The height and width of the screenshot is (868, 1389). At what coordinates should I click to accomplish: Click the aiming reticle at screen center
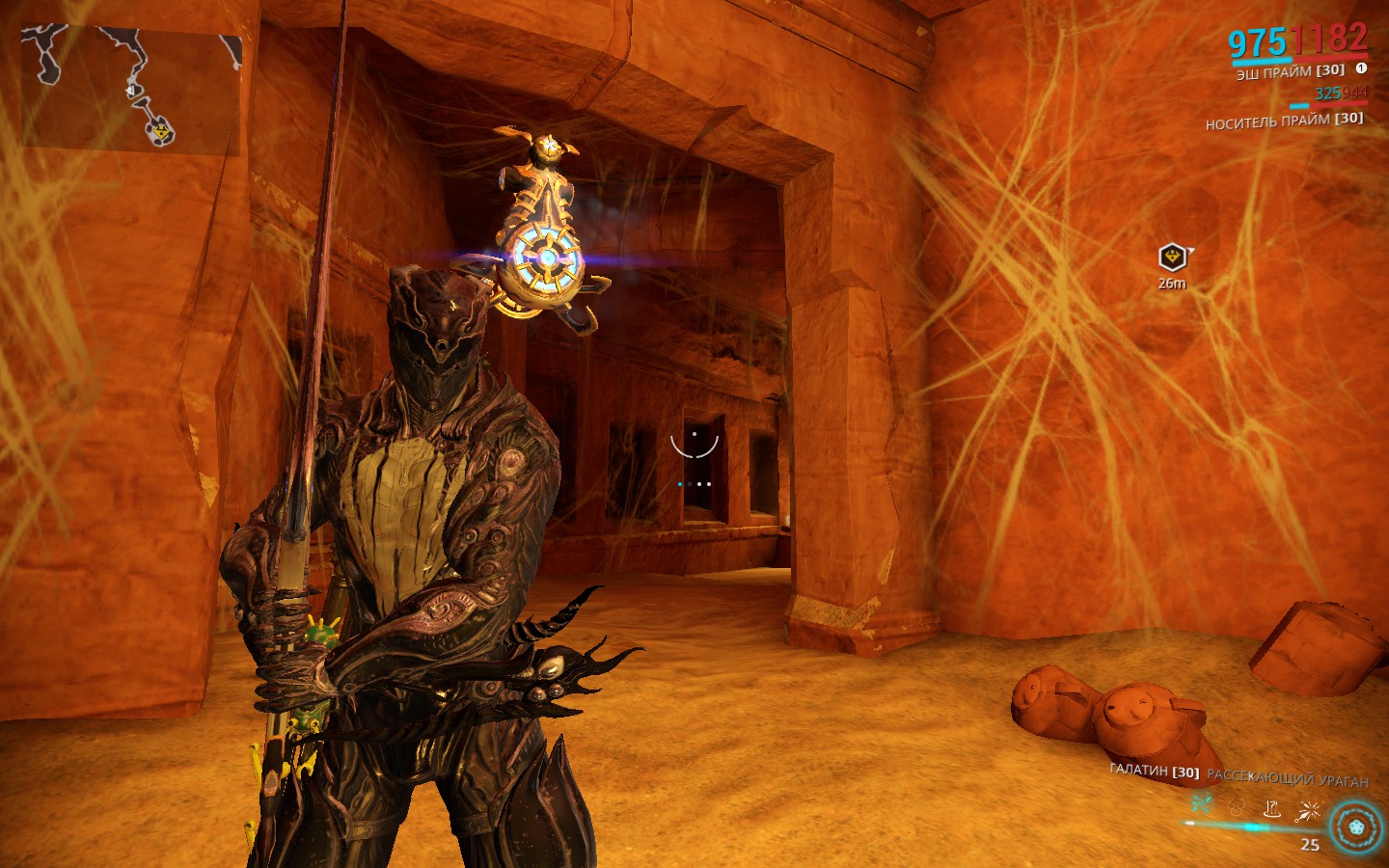pos(693,446)
